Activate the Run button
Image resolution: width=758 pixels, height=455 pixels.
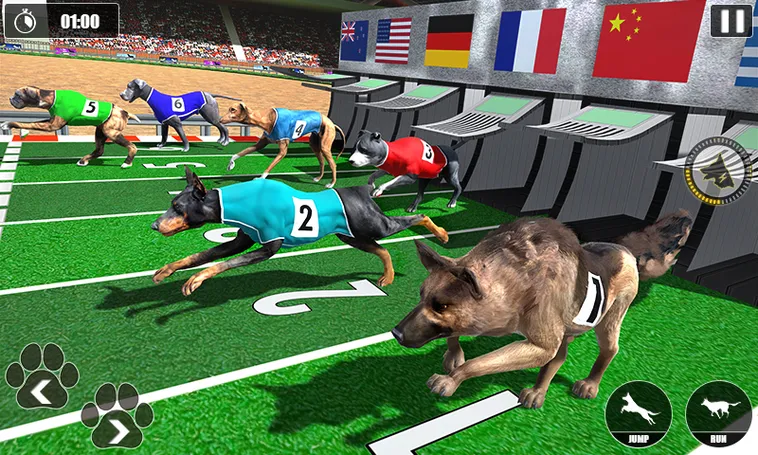pyautogui.click(x=718, y=413)
